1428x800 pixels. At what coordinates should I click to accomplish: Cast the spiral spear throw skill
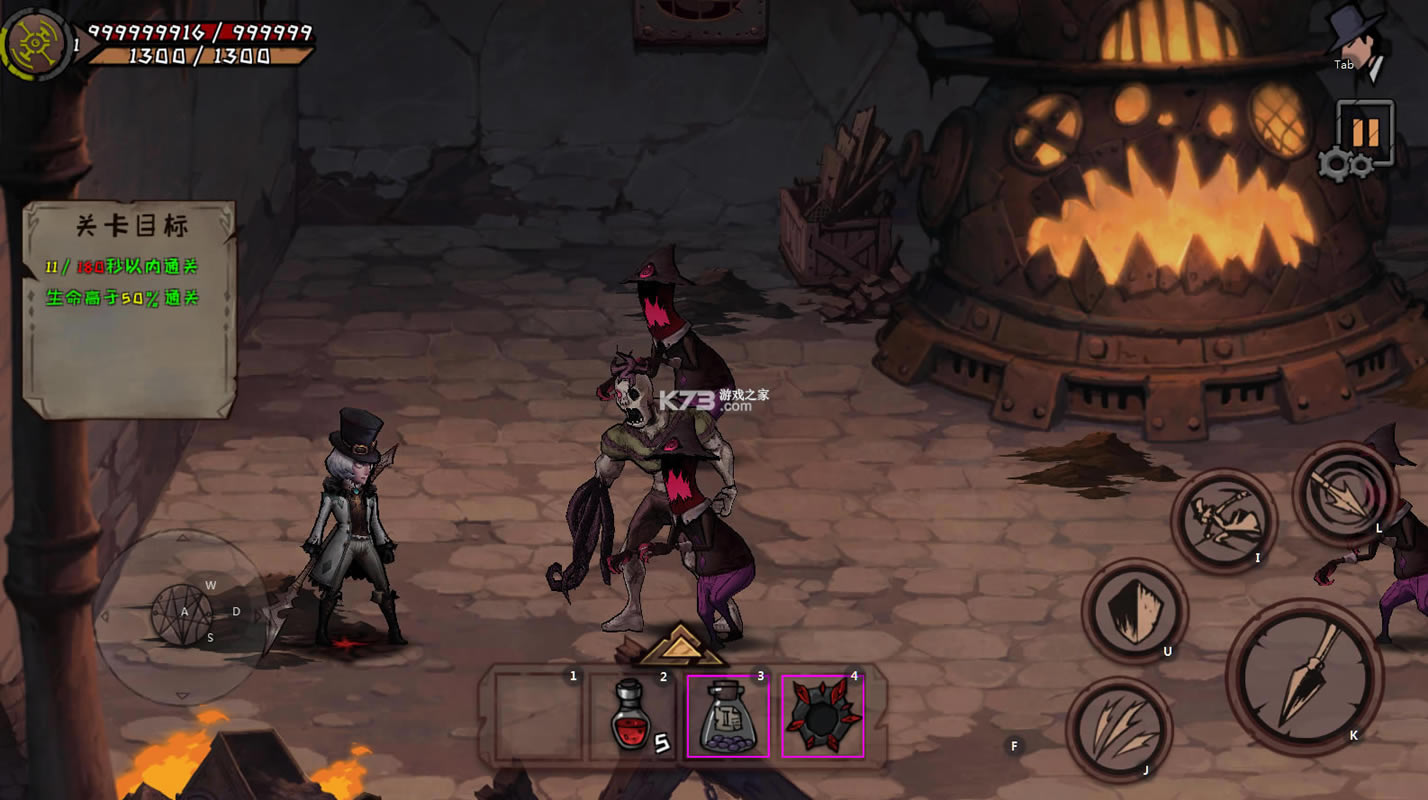(1344, 493)
